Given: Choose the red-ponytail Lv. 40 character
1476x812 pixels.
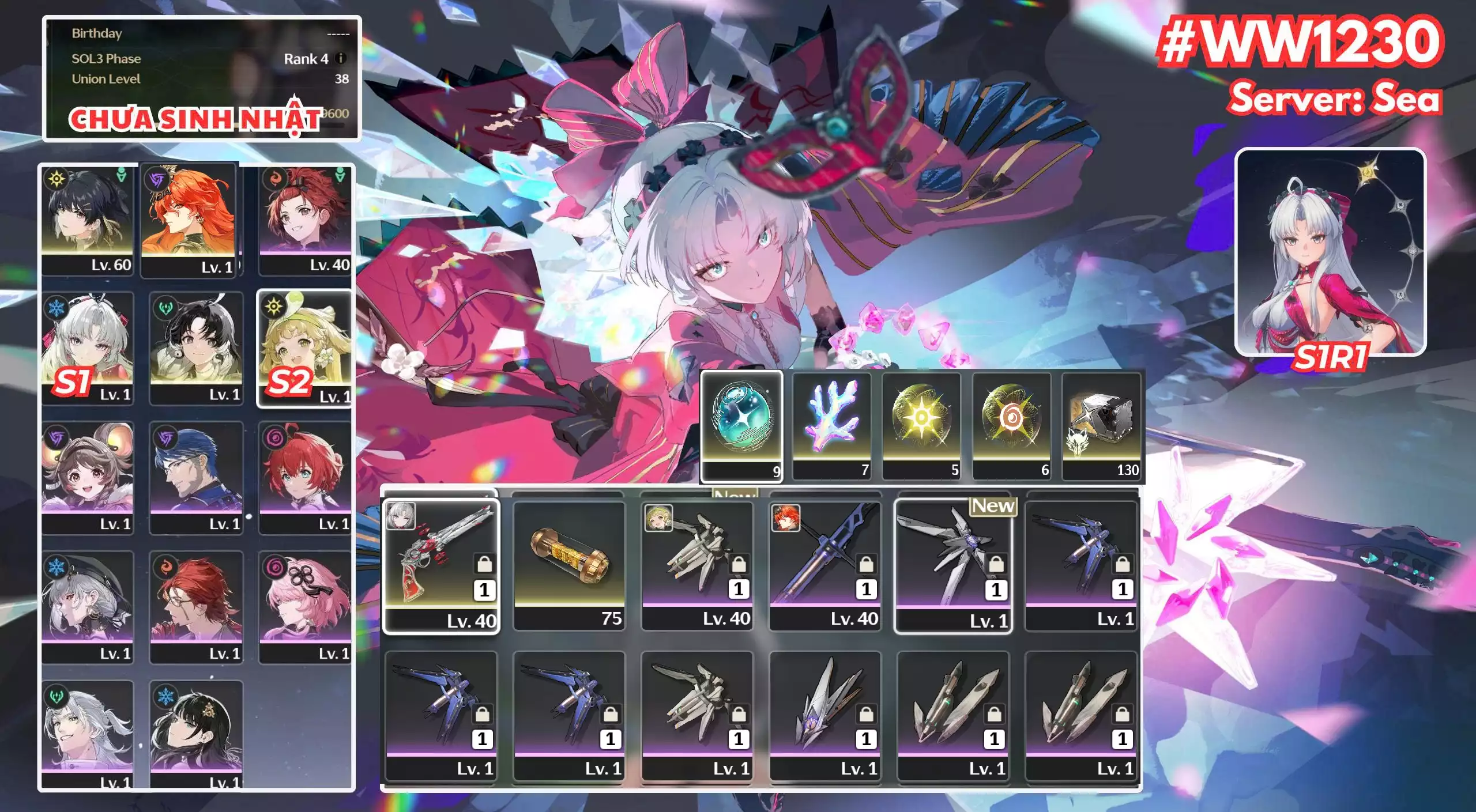Looking at the screenshot, I should coord(304,220).
